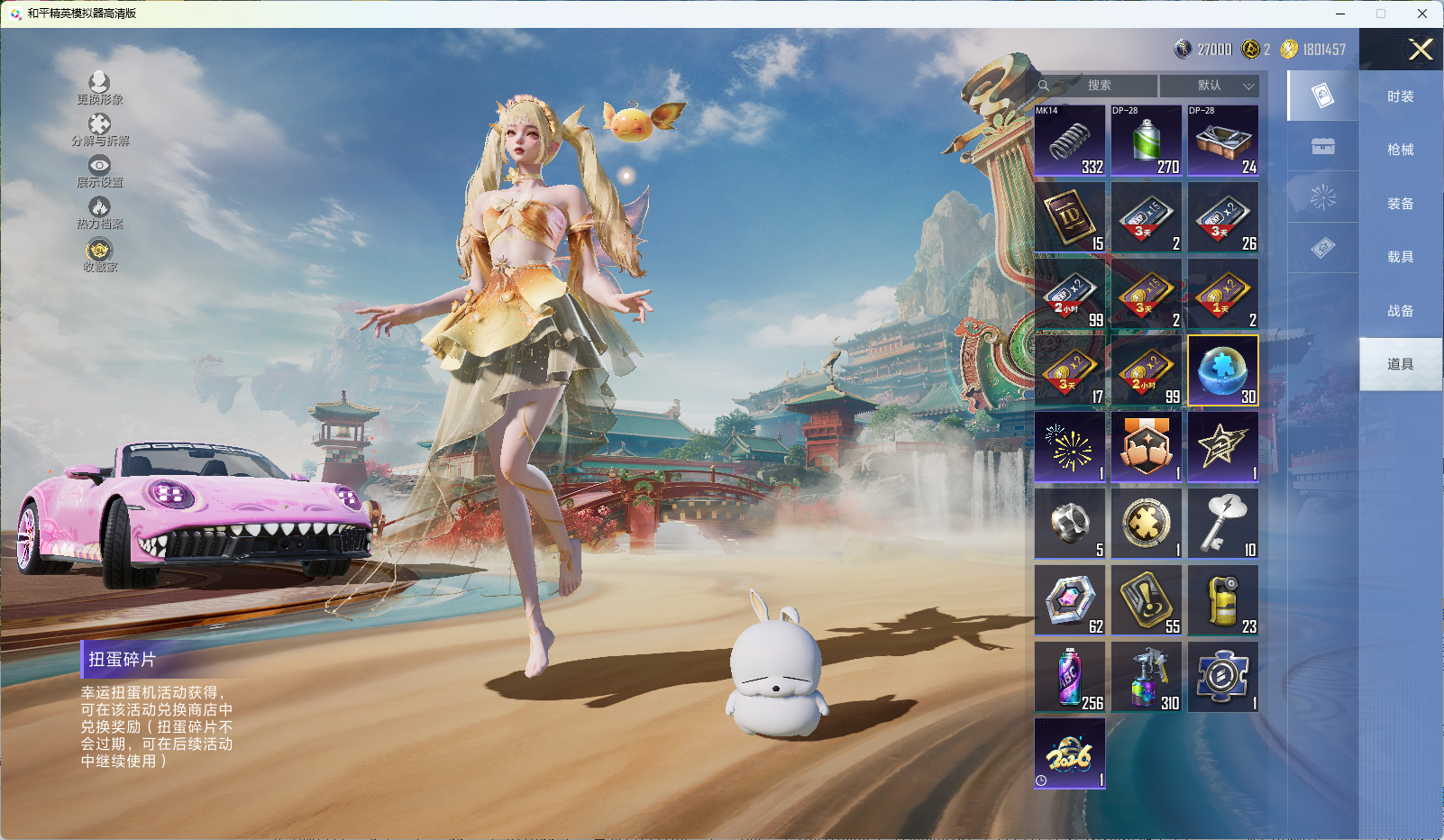Image resolution: width=1444 pixels, height=840 pixels.
Task: Select the silver key item slot
Action: tap(1223, 524)
